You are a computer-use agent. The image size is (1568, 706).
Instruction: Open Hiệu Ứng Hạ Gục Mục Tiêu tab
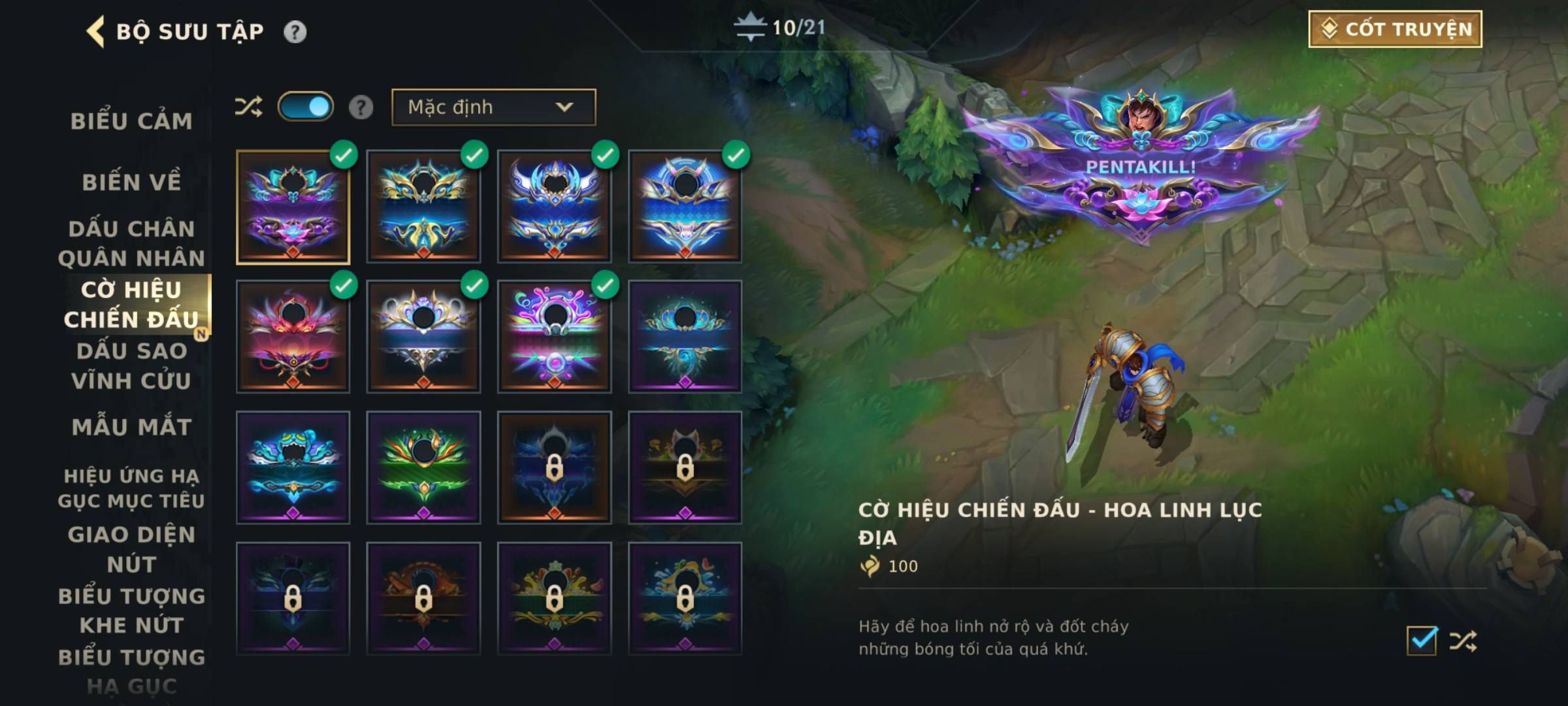coord(131,488)
